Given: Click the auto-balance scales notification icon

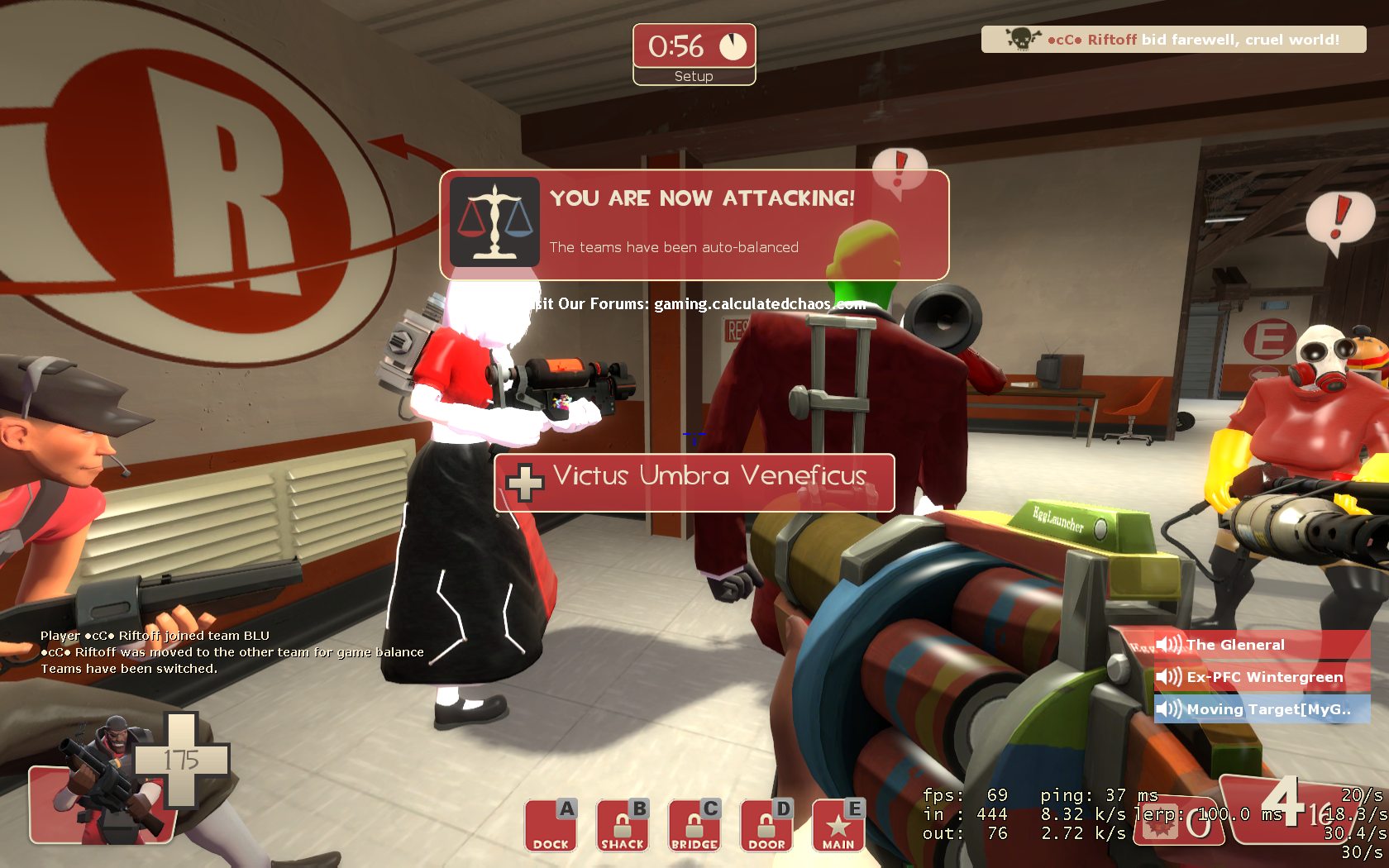Looking at the screenshot, I should coord(495,222).
